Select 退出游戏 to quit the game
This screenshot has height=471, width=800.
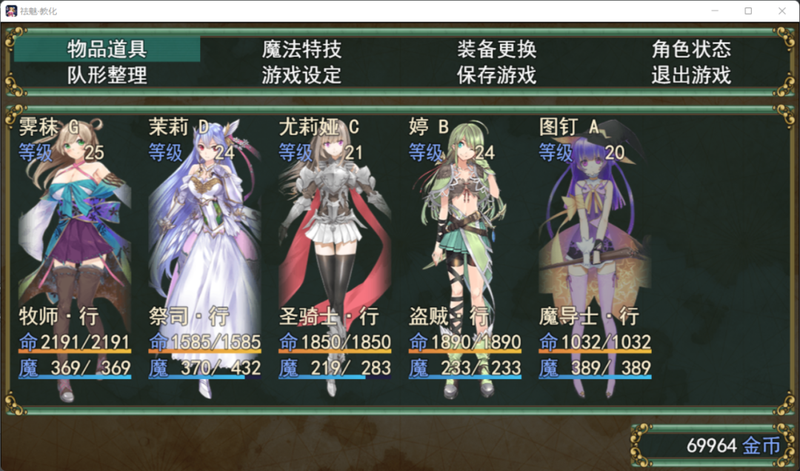point(691,75)
